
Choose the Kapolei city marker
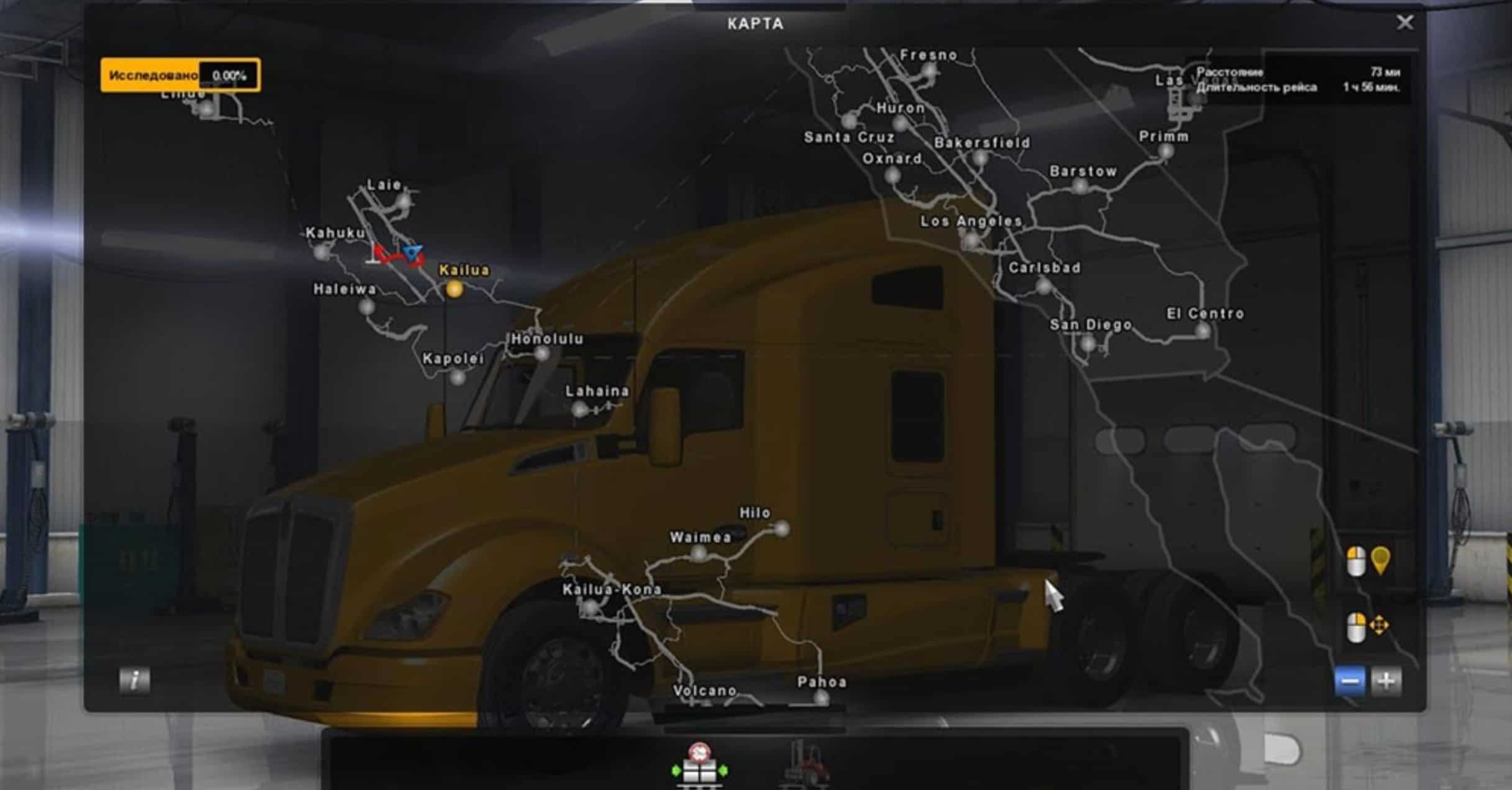tap(458, 376)
